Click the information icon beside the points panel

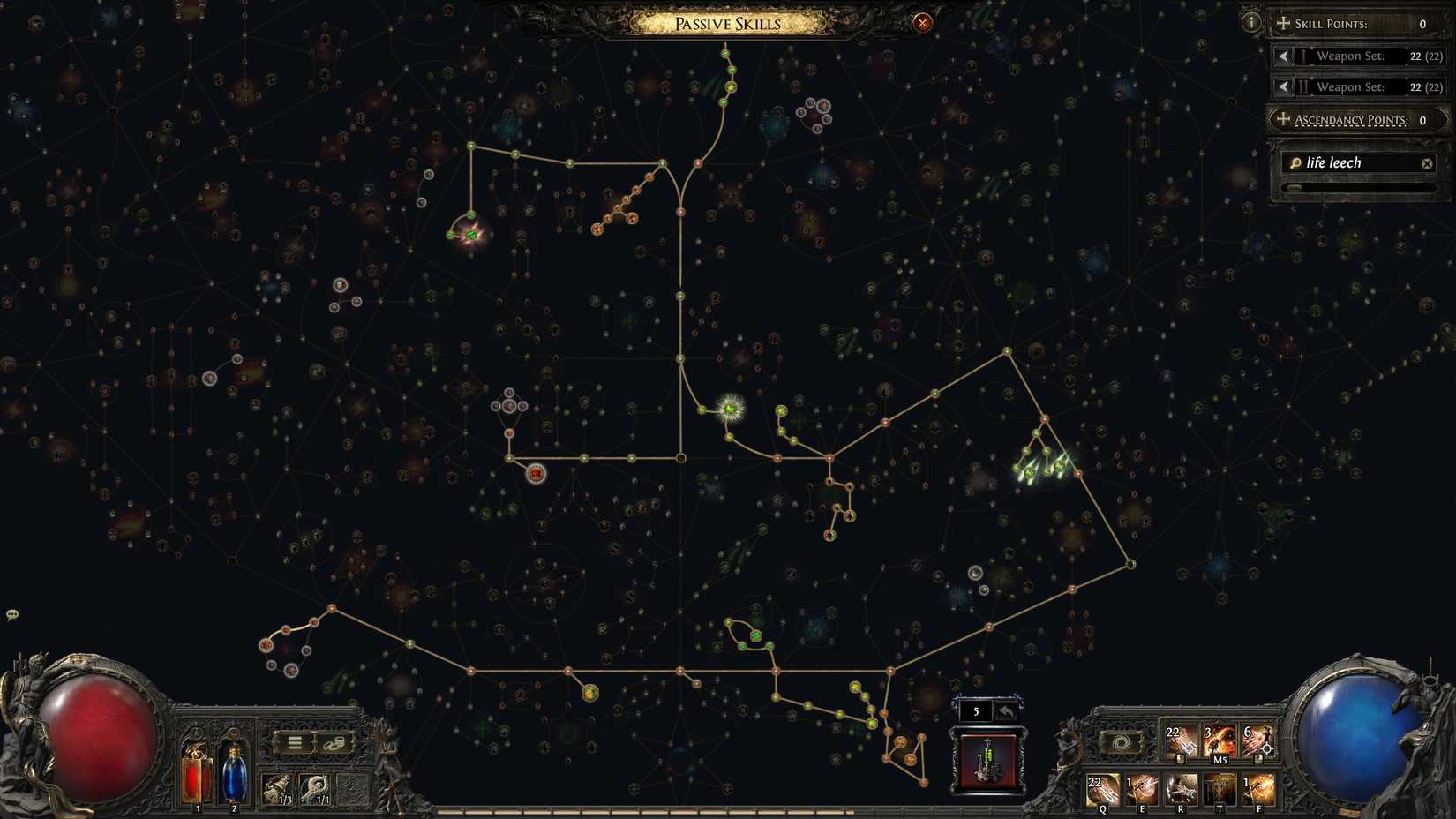pos(1250,21)
